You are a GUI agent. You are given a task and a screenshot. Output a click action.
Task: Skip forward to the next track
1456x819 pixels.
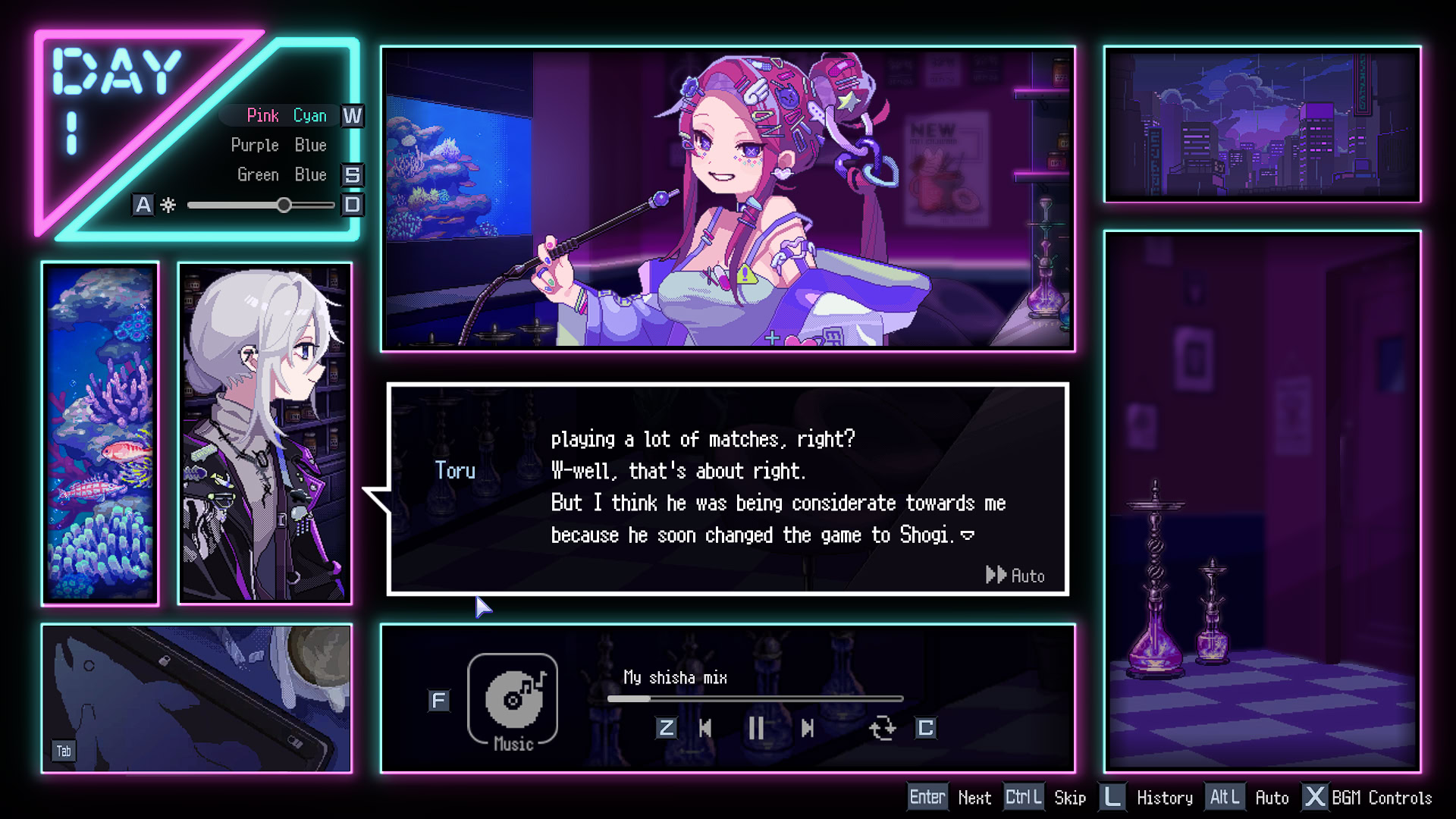808,728
